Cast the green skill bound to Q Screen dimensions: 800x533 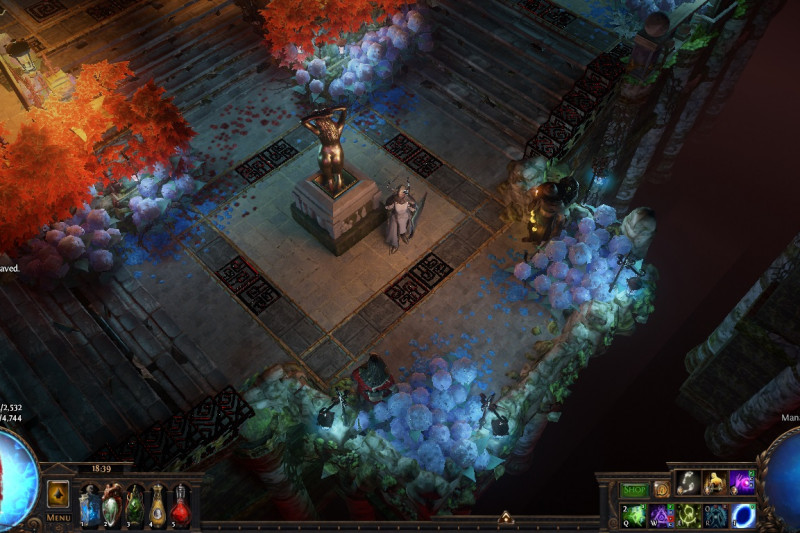click(x=635, y=515)
